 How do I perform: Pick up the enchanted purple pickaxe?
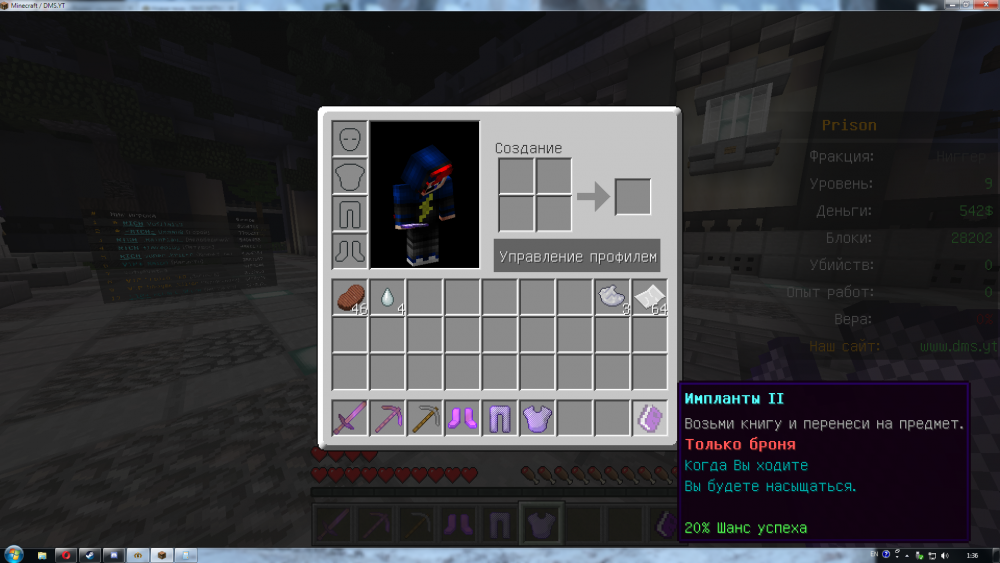pos(388,415)
